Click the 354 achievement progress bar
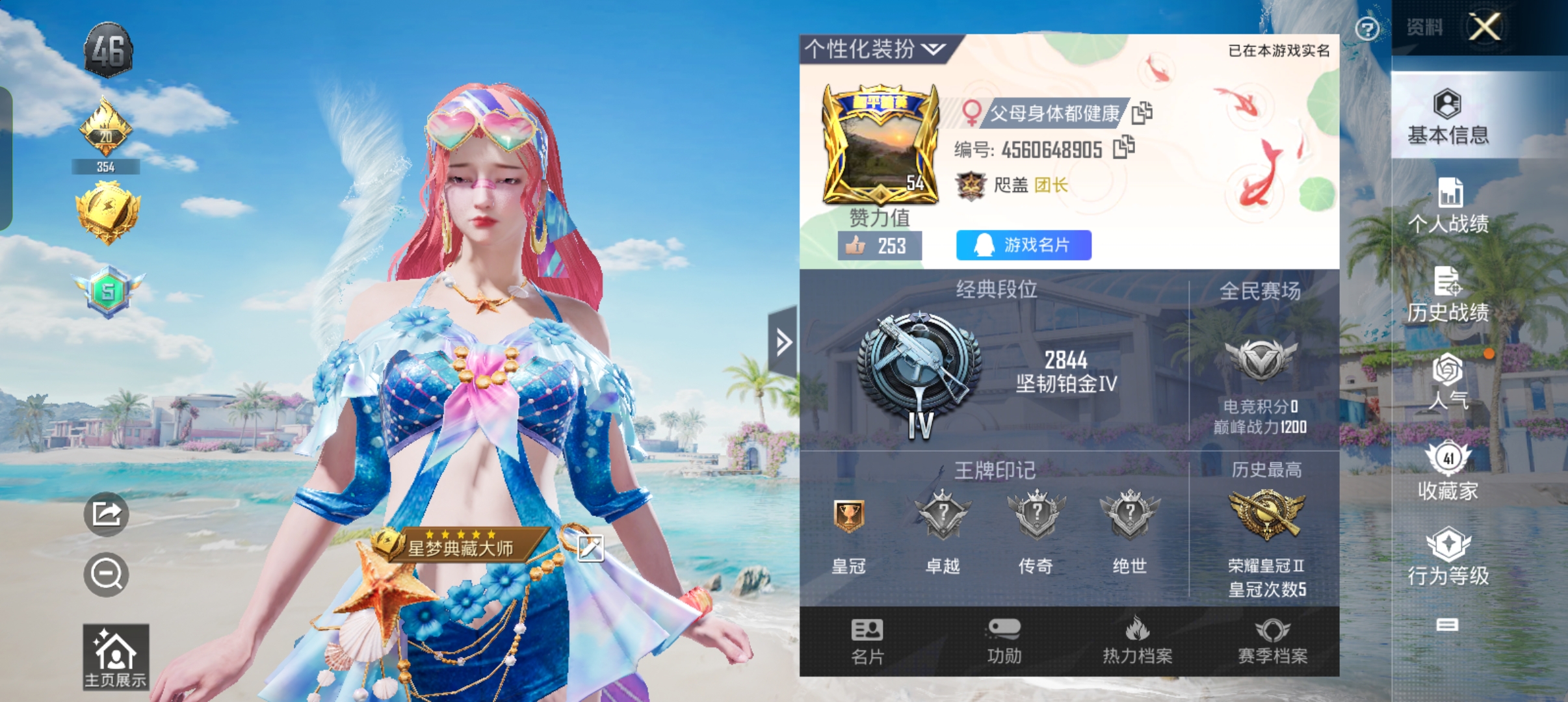This screenshot has width=1568, height=702. 106,166
